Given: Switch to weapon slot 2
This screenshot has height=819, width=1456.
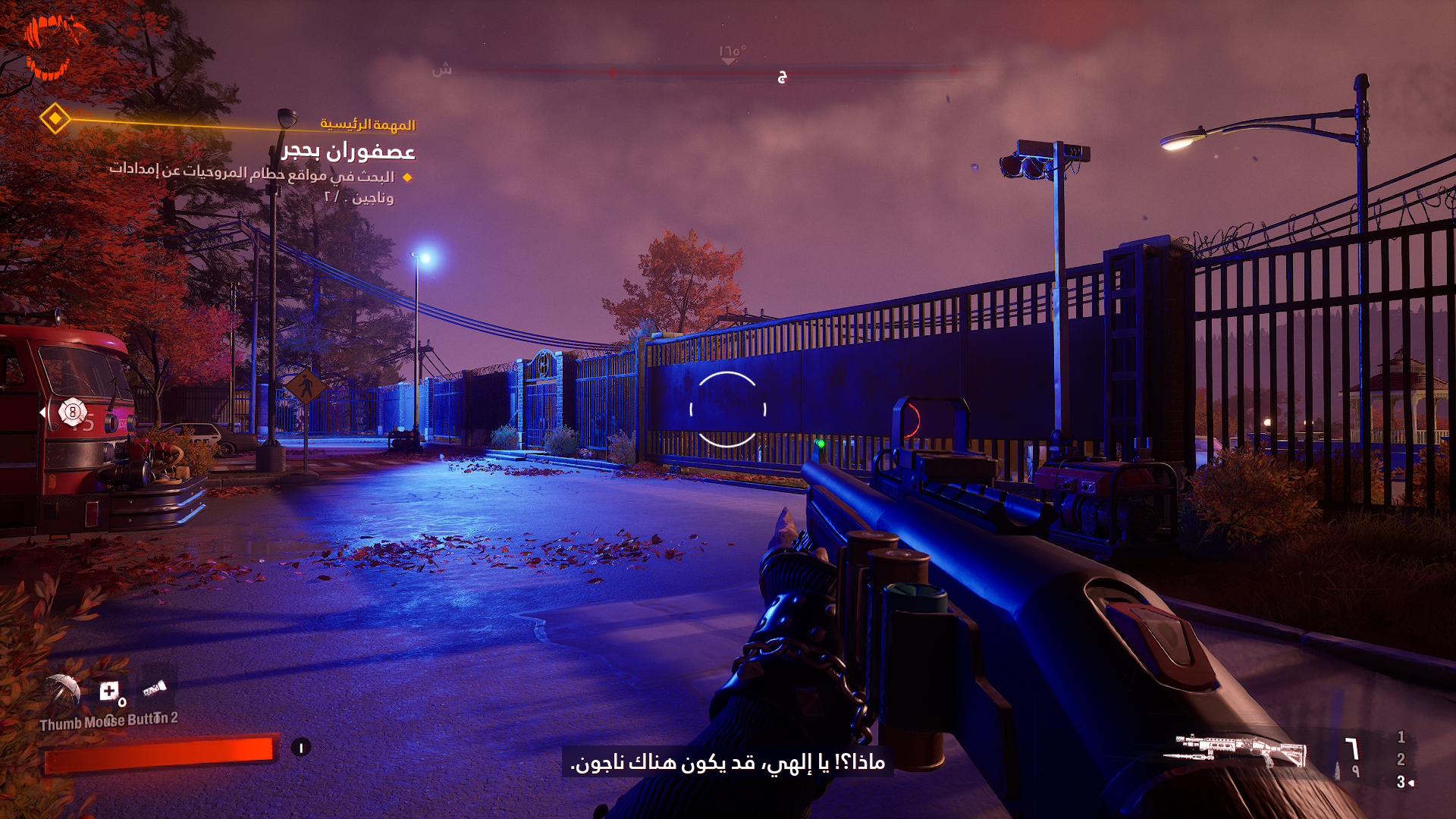Looking at the screenshot, I should pos(1401,759).
